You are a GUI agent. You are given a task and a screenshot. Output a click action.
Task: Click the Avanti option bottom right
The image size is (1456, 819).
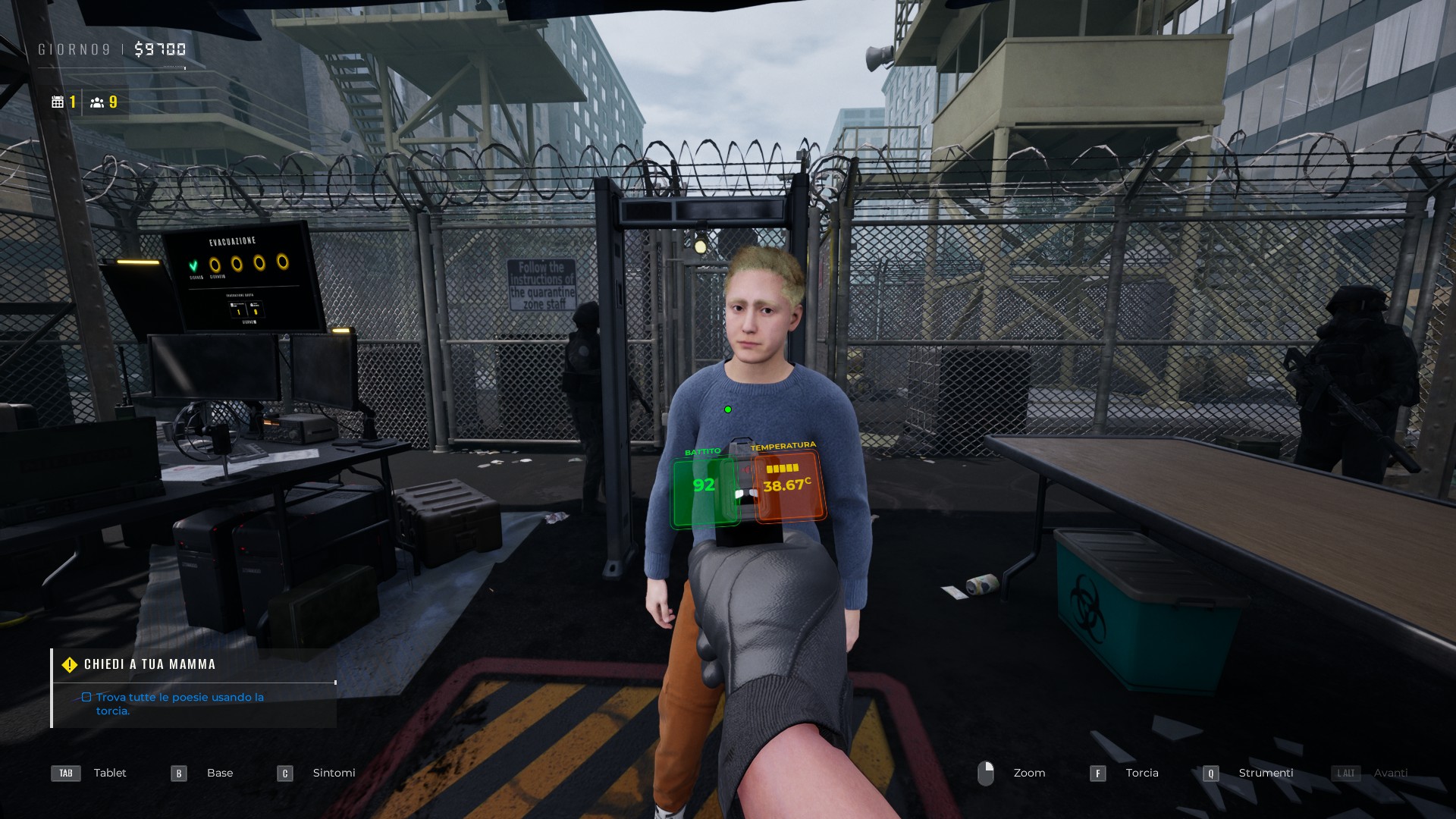1392,773
